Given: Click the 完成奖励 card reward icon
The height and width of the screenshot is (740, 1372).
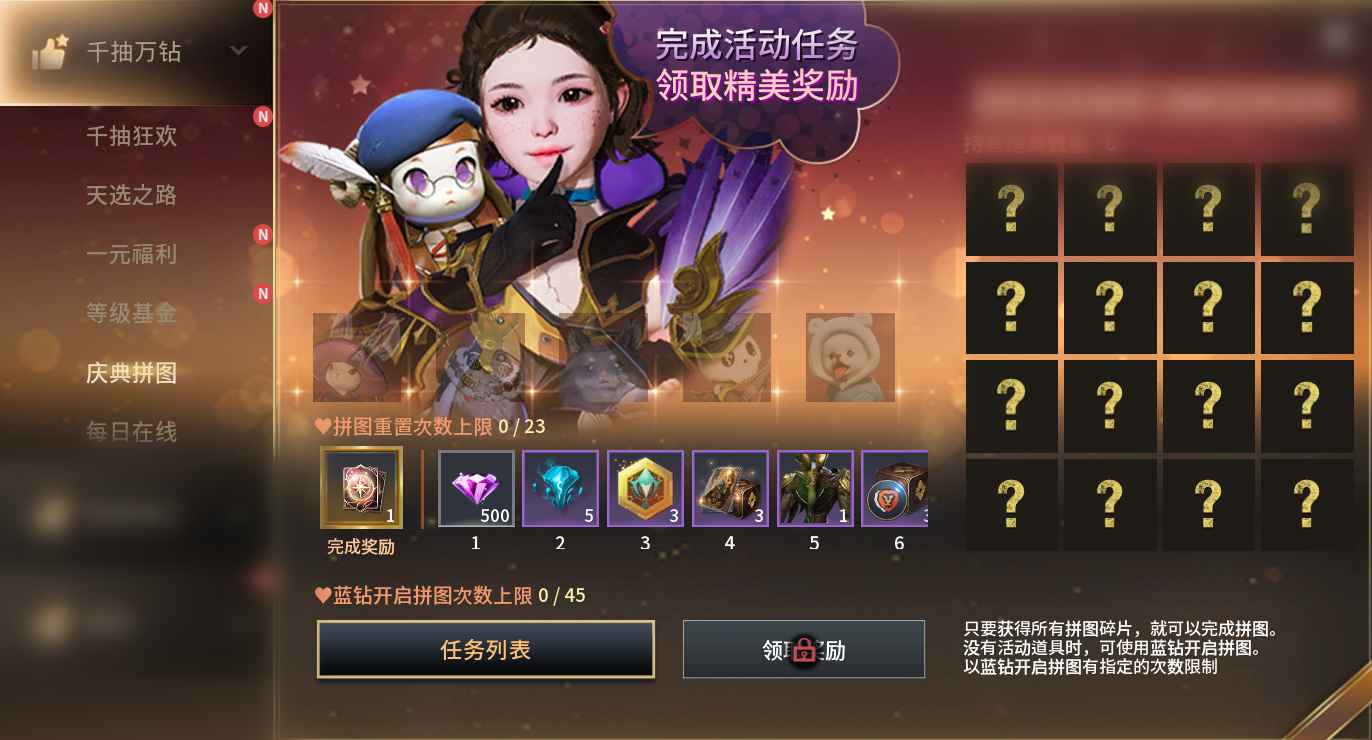Looking at the screenshot, I should [x=361, y=489].
